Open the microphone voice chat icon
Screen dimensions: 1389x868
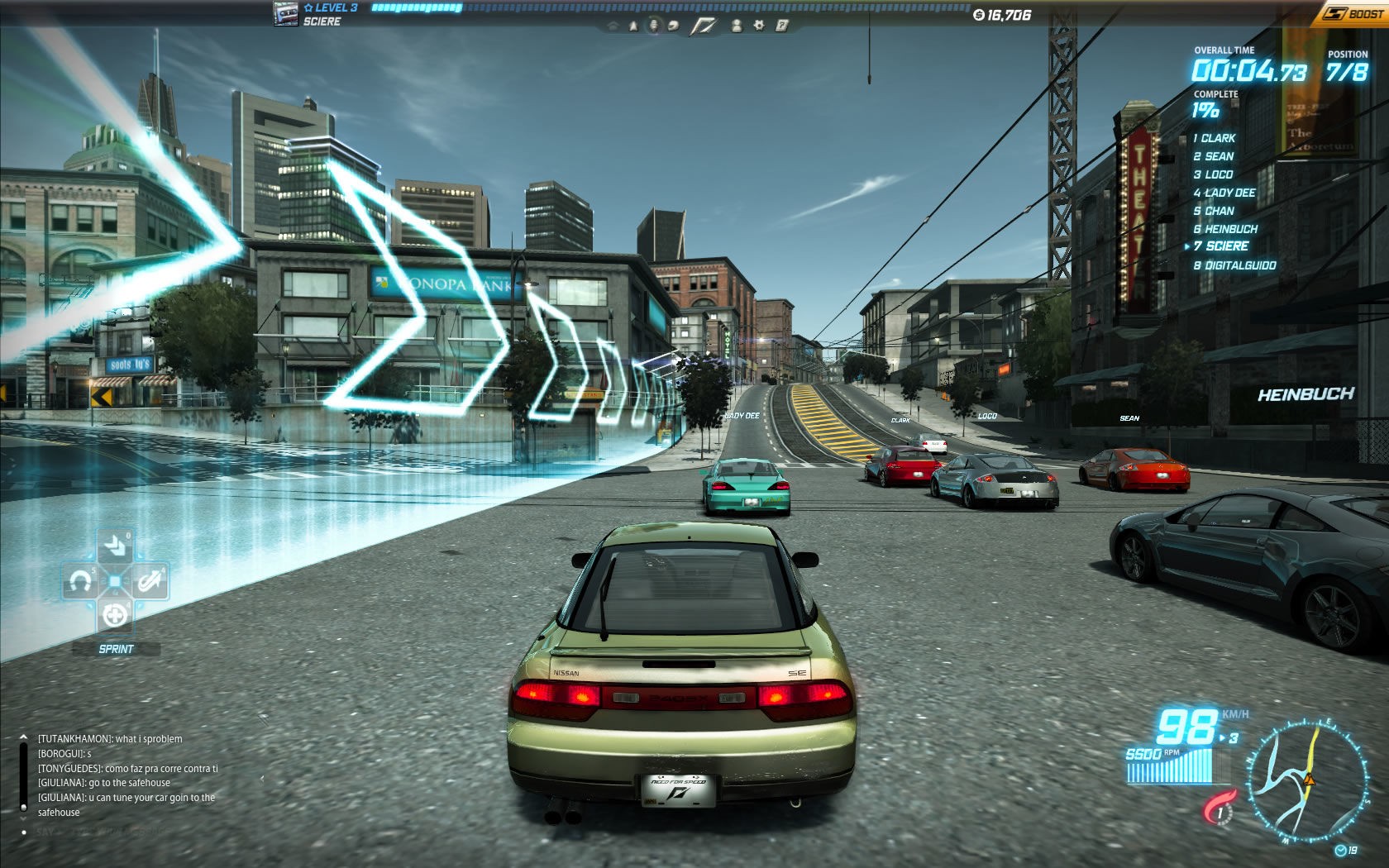pos(653,26)
